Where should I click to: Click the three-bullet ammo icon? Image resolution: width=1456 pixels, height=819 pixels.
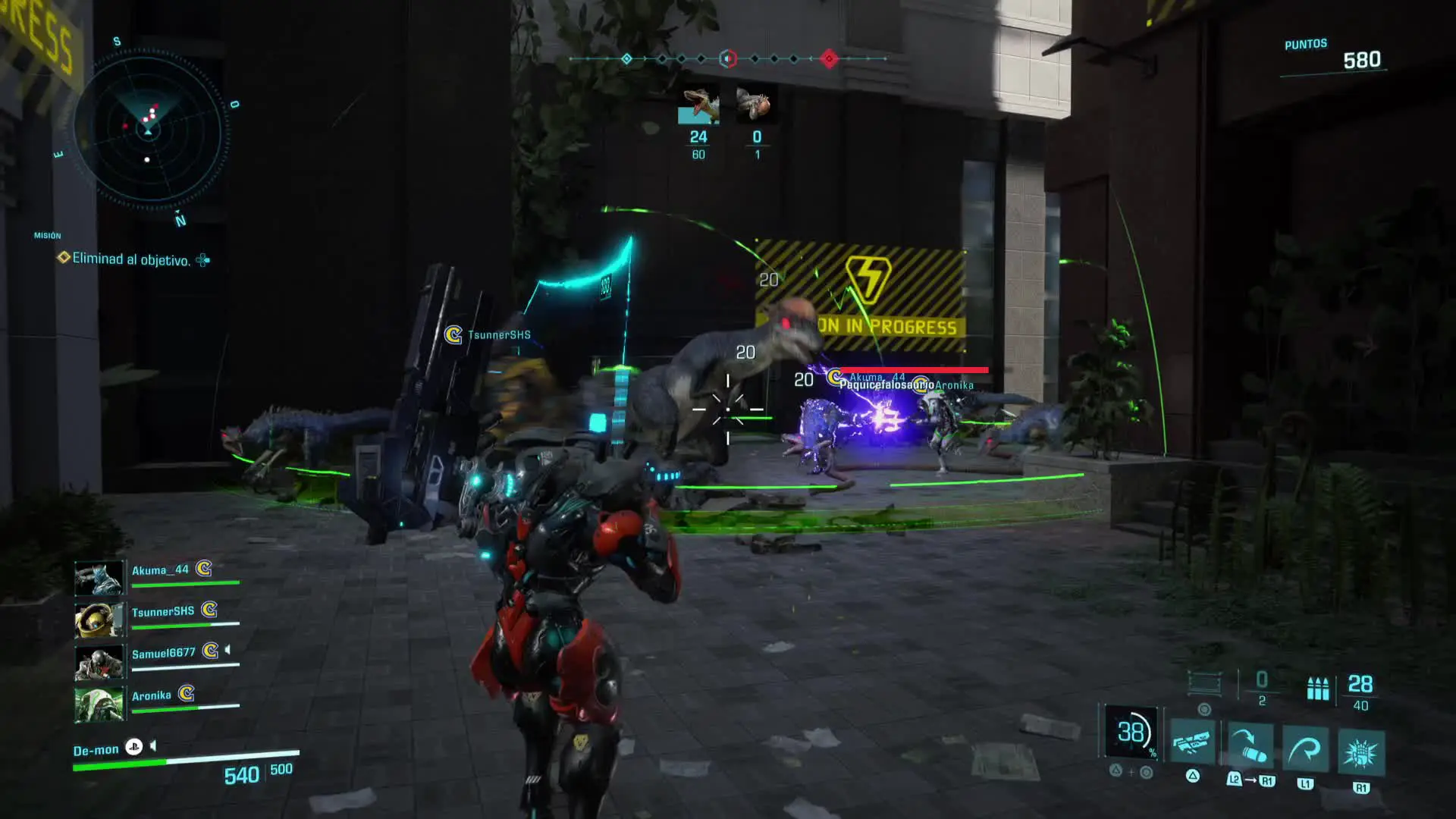(x=1318, y=688)
